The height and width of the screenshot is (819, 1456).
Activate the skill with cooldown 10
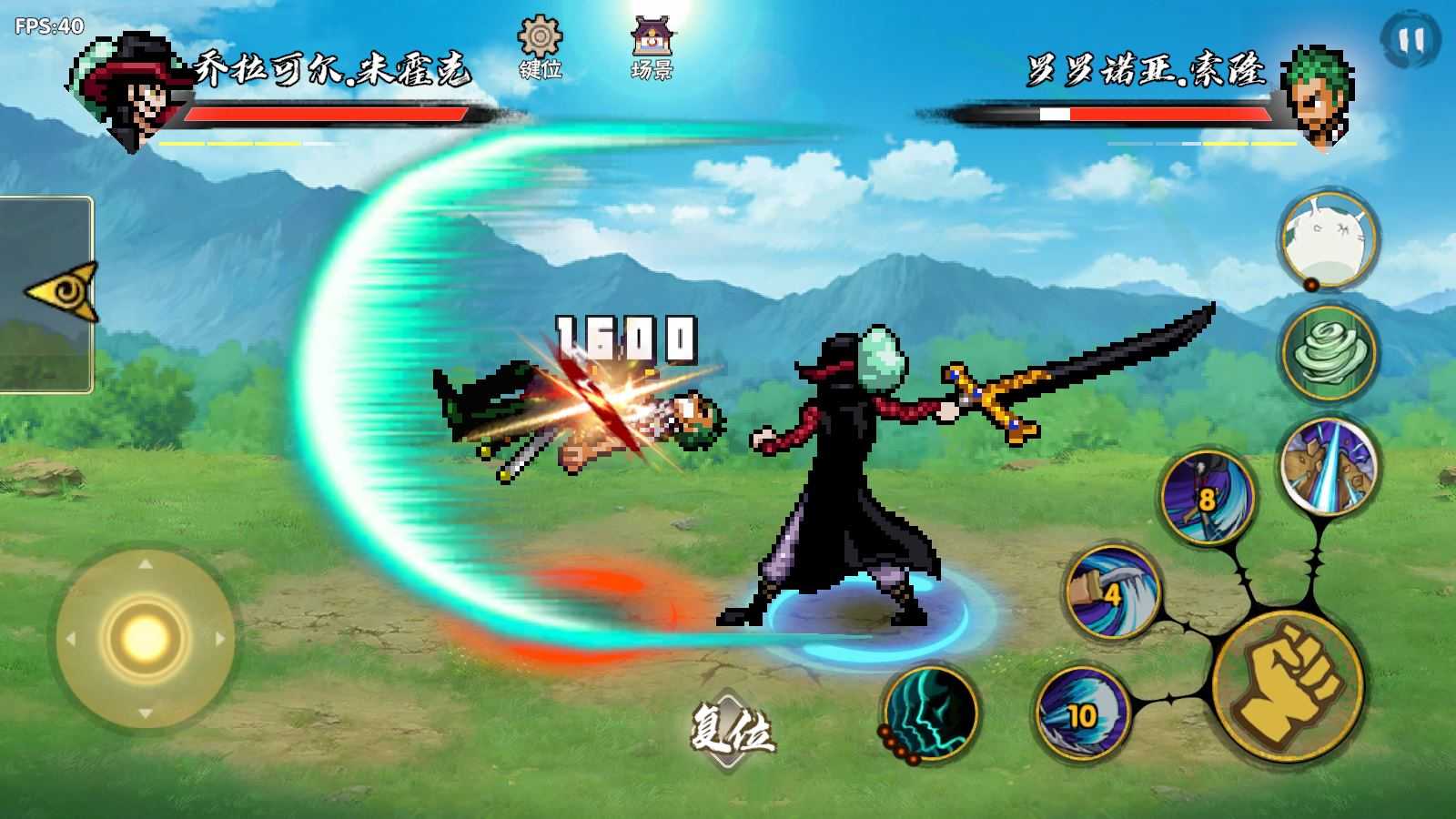pyautogui.click(x=1083, y=714)
